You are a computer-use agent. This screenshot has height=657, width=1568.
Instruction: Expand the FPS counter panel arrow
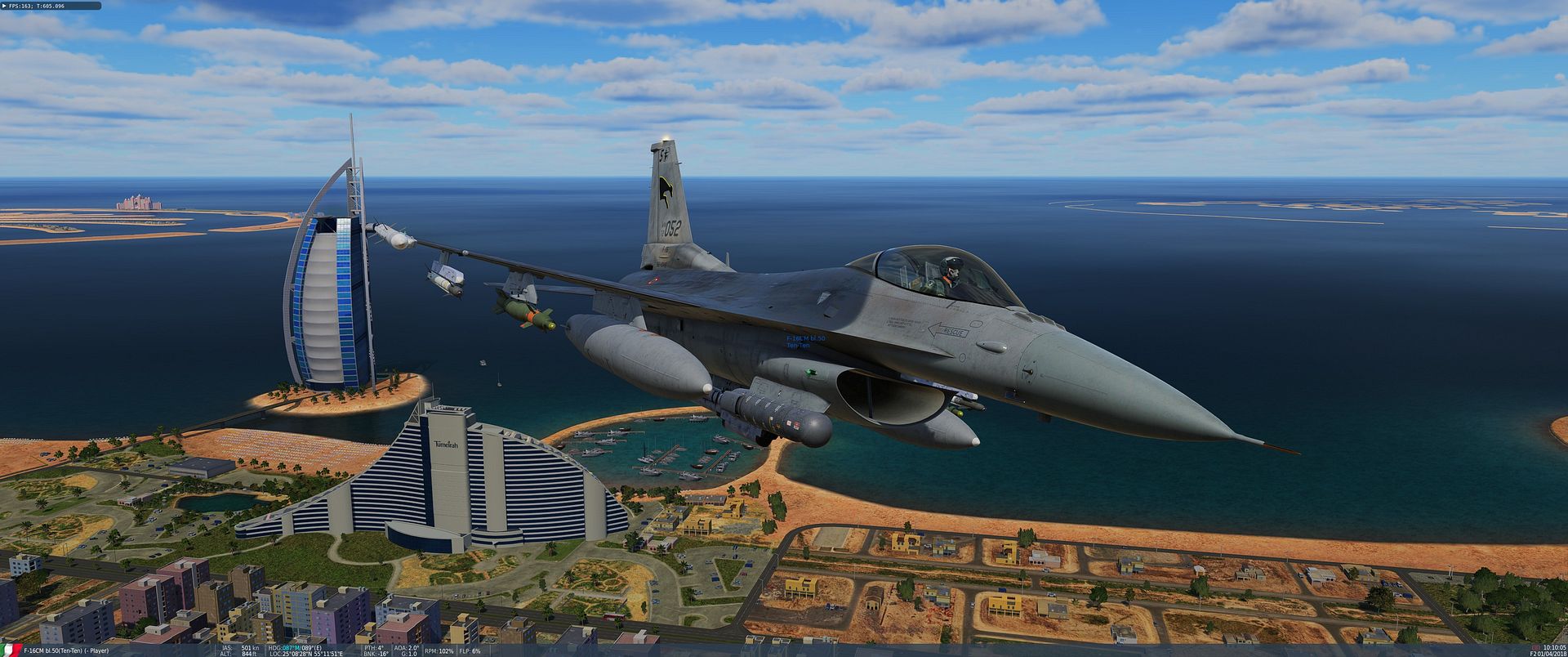click(3, 6)
